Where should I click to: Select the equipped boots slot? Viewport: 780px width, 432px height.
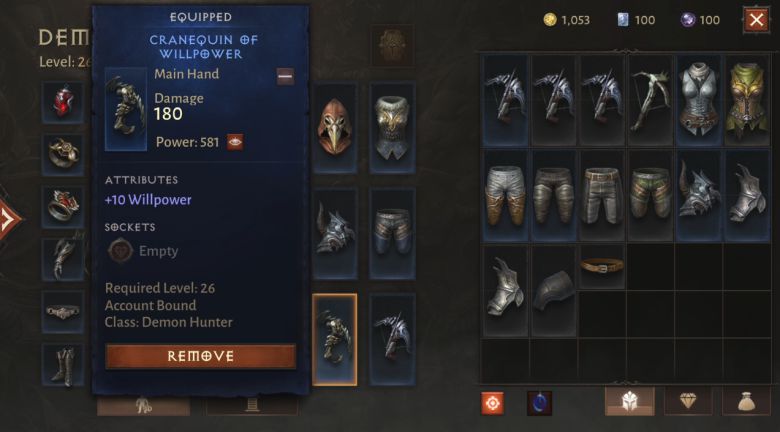pos(63,364)
